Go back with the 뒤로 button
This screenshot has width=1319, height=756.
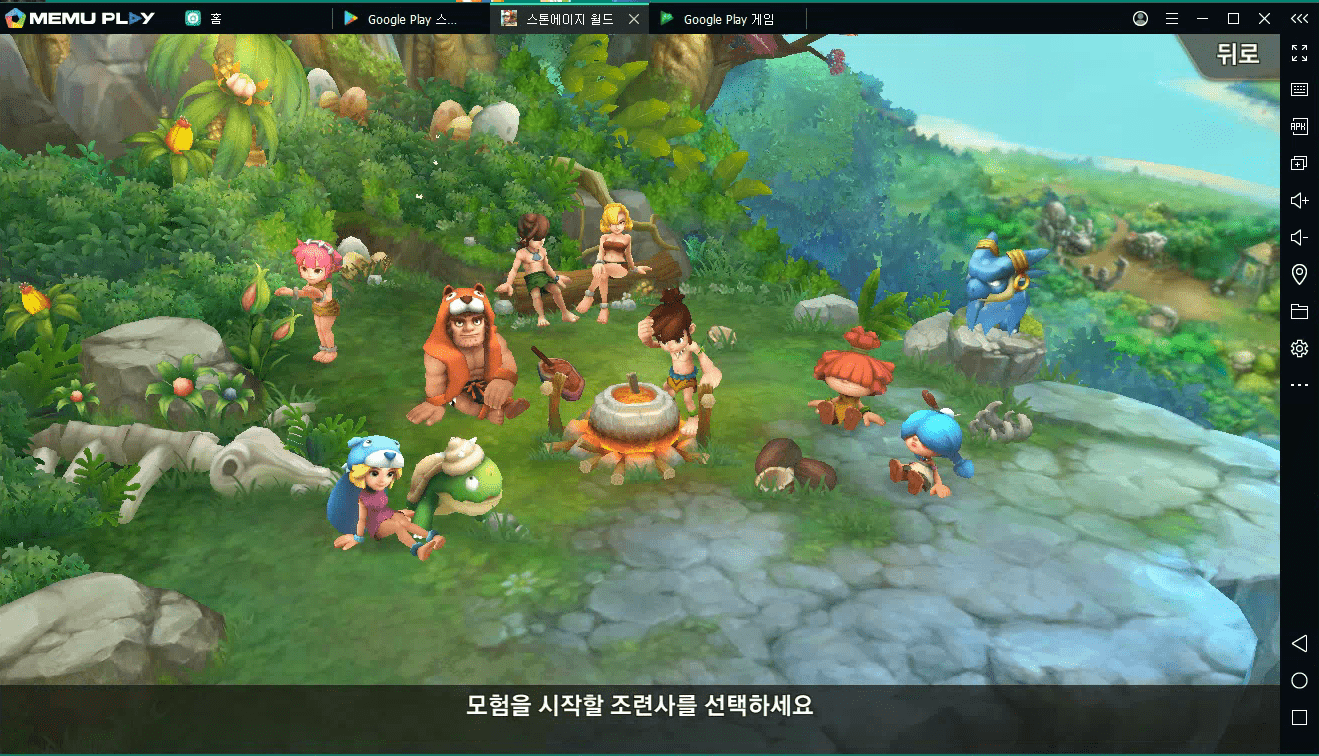click(1237, 54)
